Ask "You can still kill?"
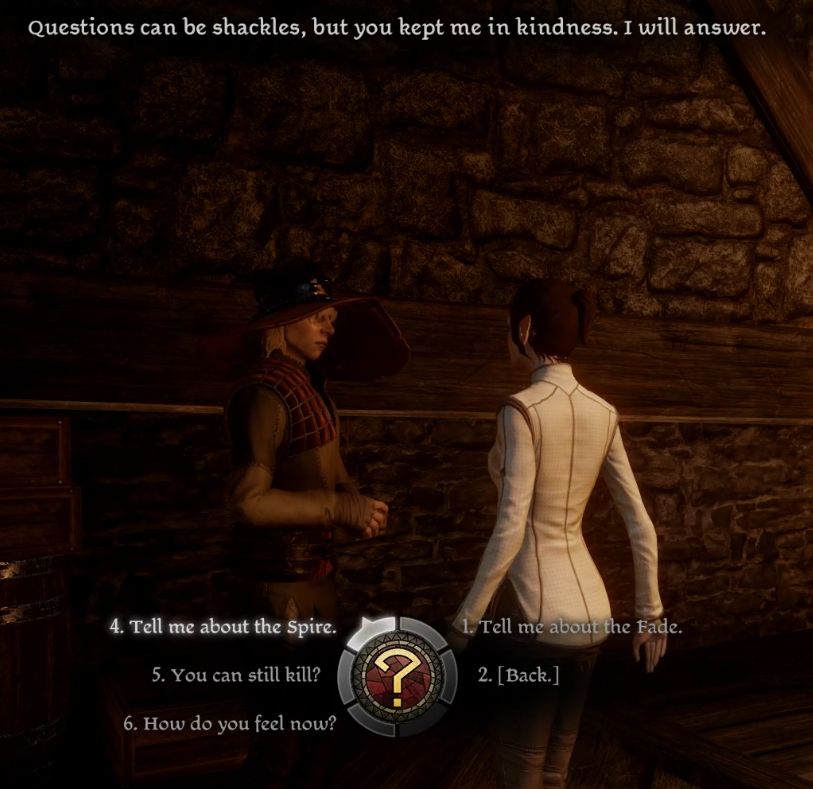The image size is (813, 789). (236, 675)
